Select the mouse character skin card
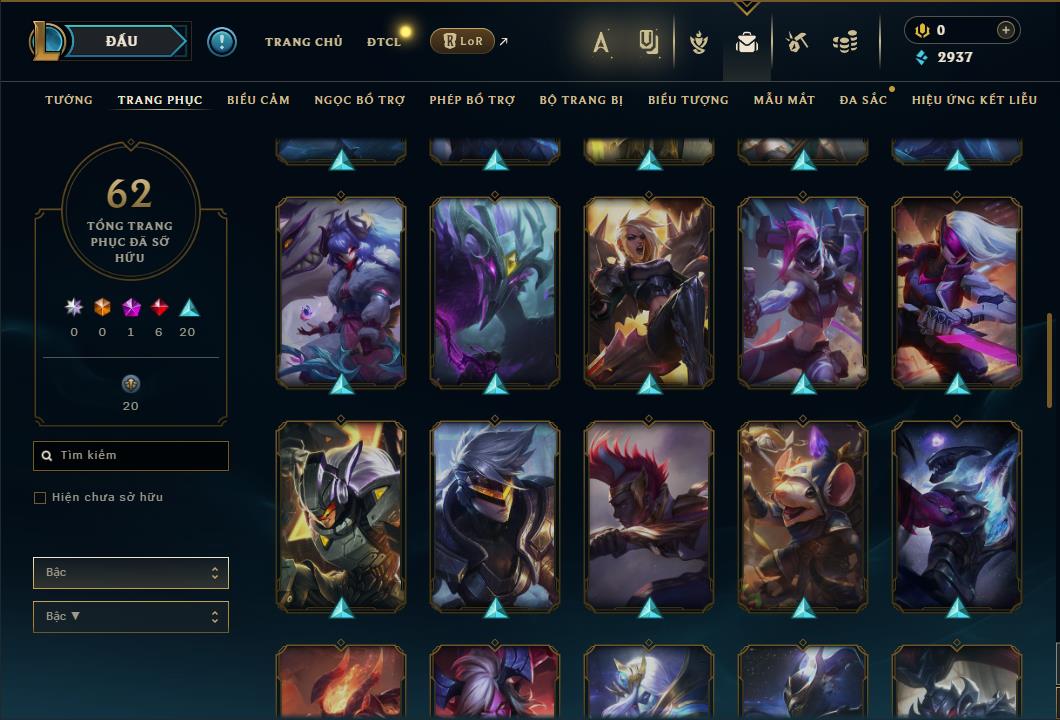This screenshot has width=1060, height=720. click(x=803, y=515)
